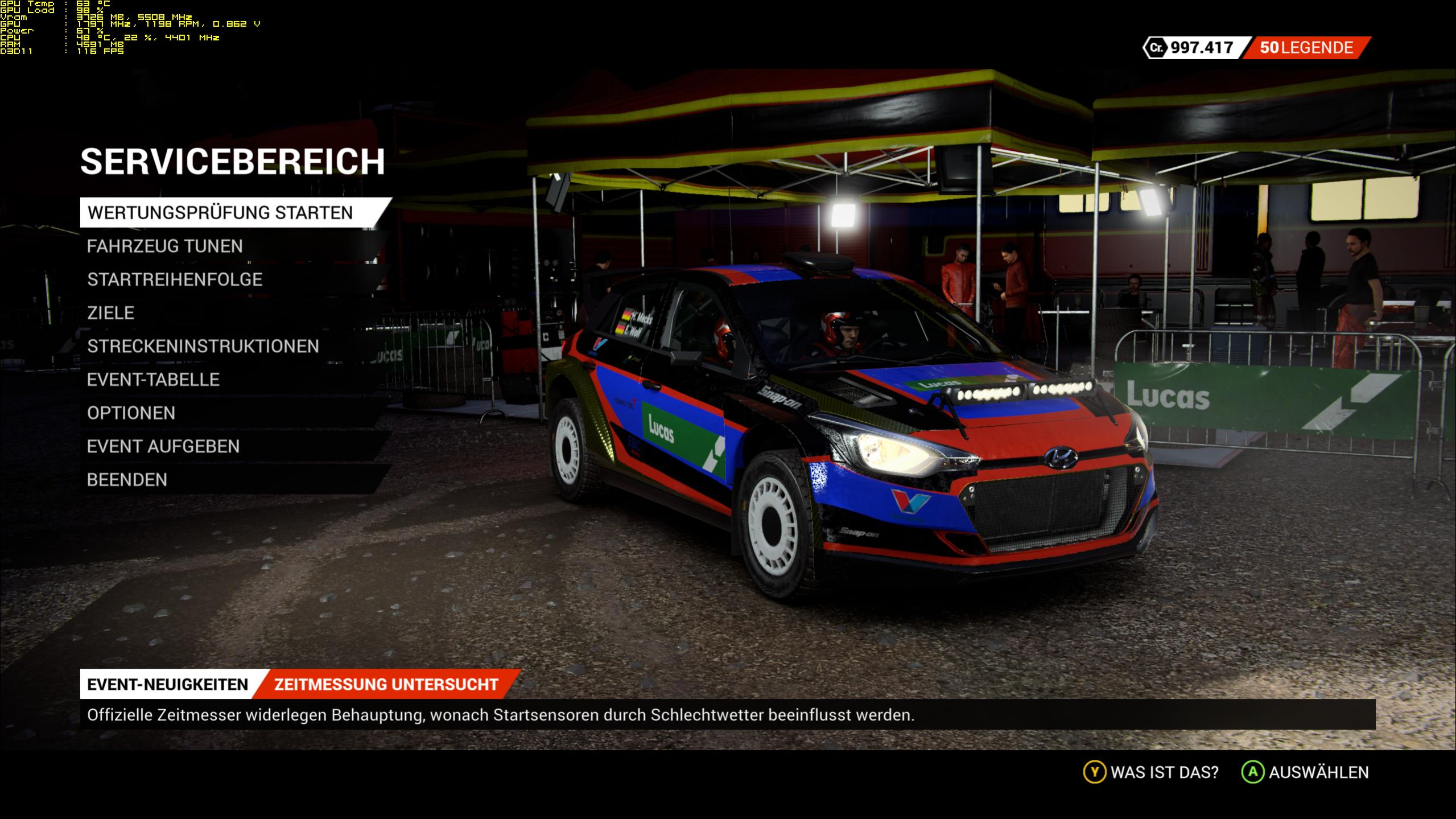This screenshot has height=819, width=1456.
Task: Open the Zeitmessung Untersucht news headline
Action: point(386,684)
